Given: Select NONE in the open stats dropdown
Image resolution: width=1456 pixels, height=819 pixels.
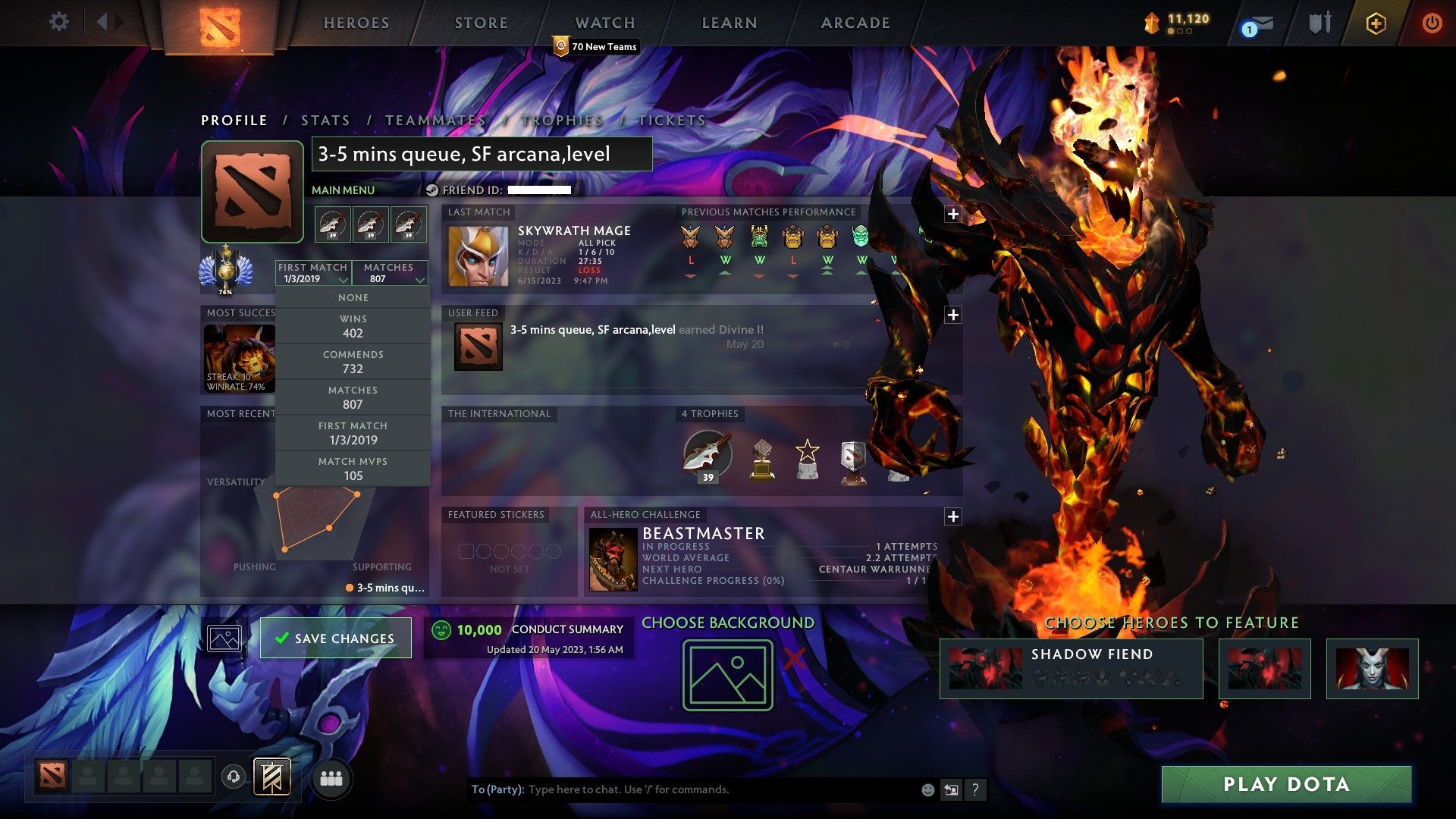Looking at the screenshot, I should 353,297.
